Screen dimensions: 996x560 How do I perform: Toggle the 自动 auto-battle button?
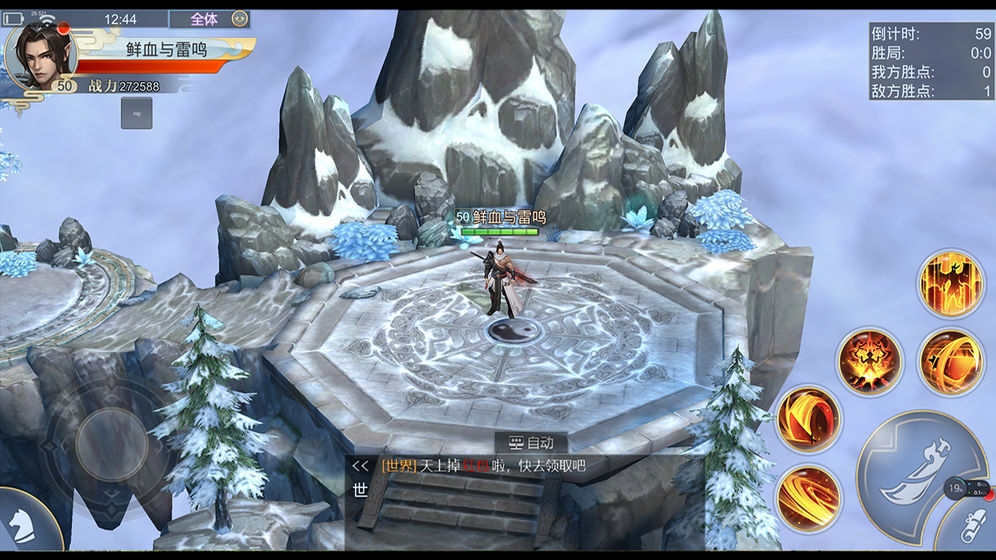point(530,442)
